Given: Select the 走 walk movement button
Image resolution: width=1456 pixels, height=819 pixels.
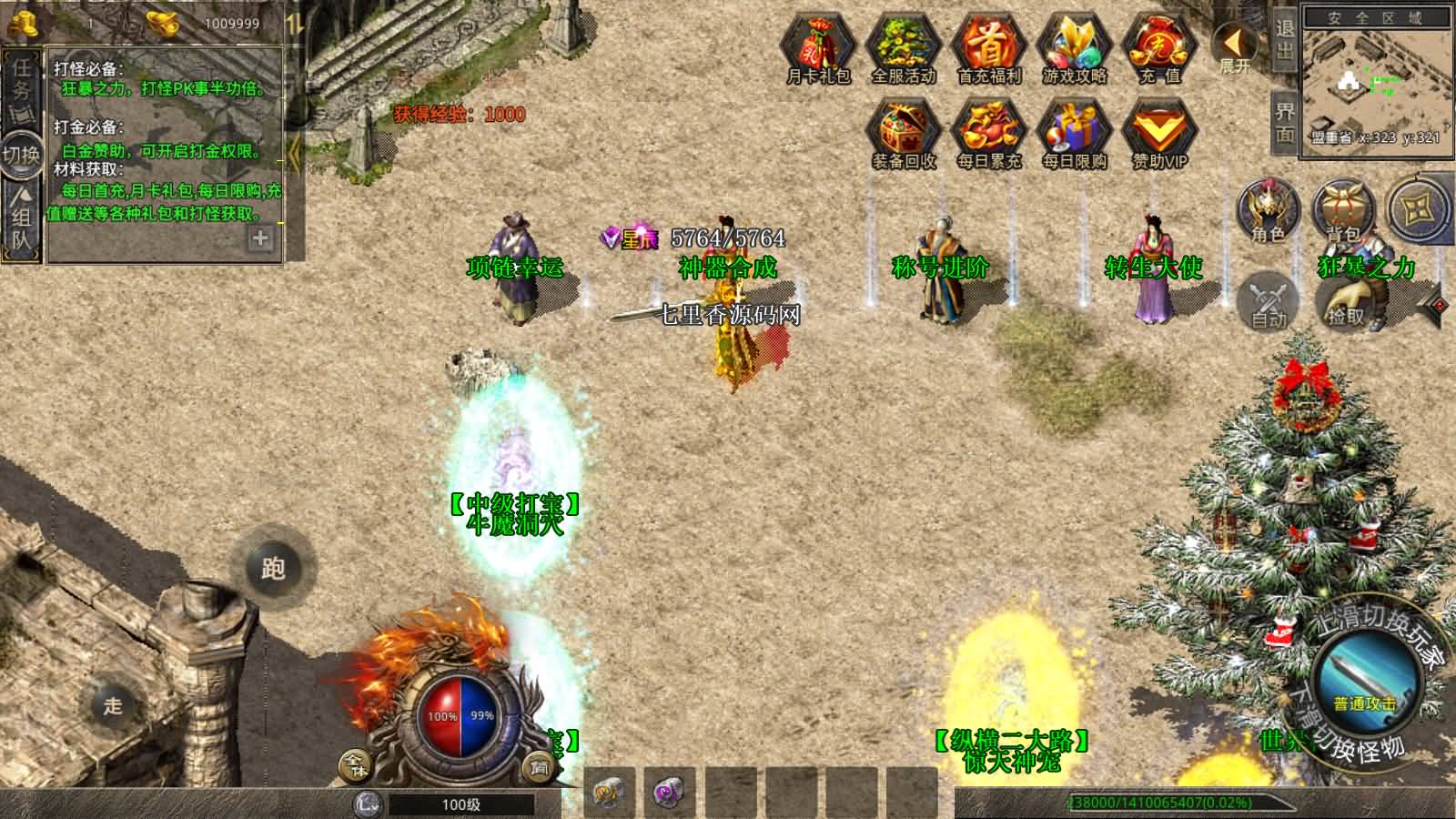Looking at the screenshot, I should click(112, 705).
